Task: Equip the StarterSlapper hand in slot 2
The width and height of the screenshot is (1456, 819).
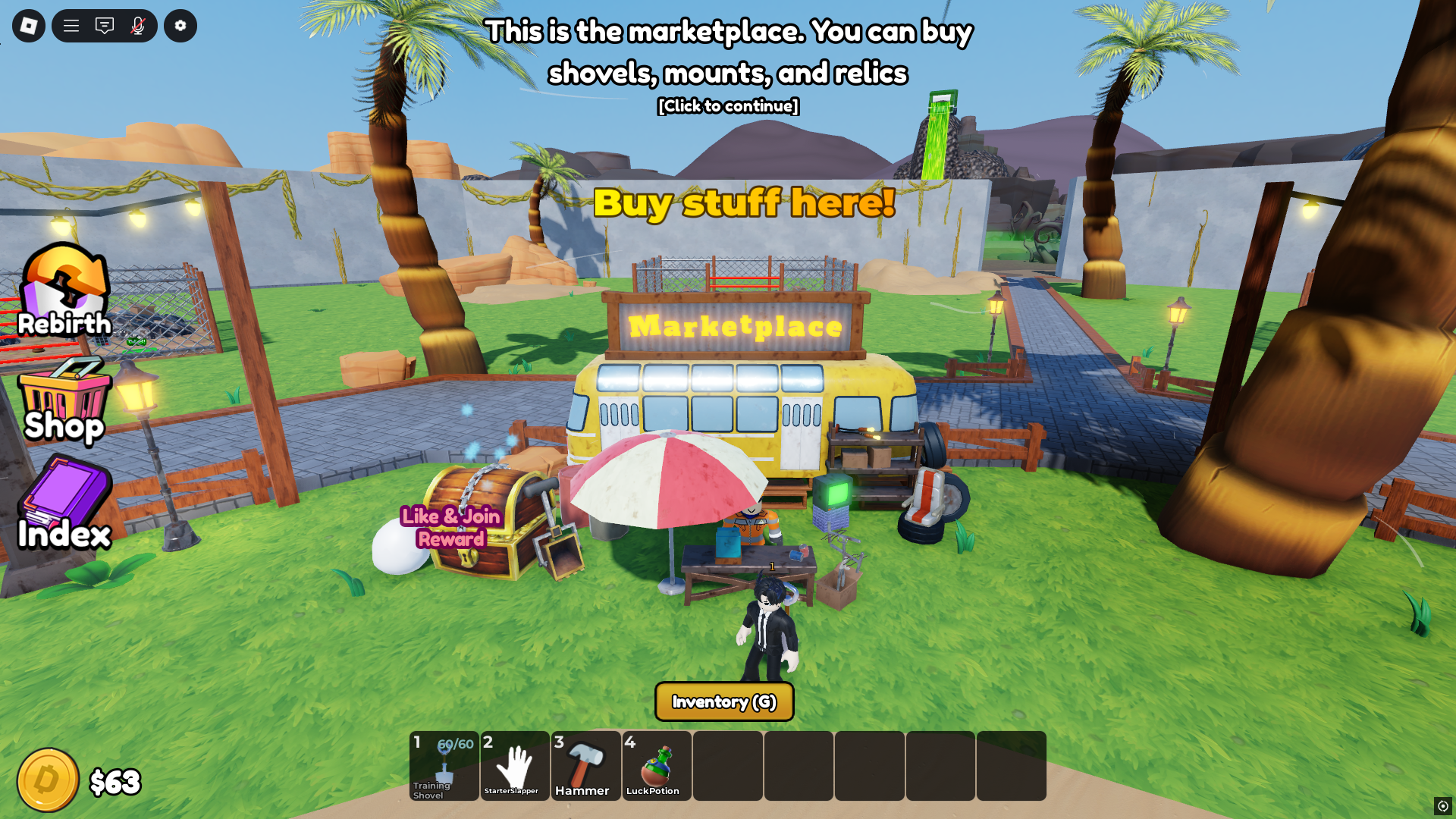Action: click(x=515, y=766)
